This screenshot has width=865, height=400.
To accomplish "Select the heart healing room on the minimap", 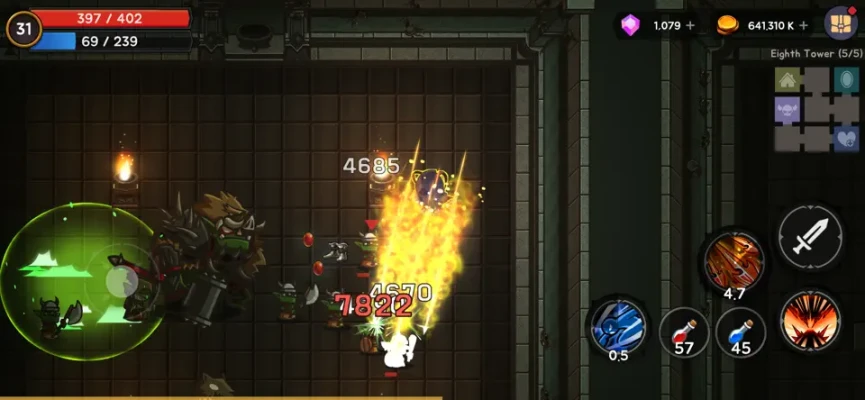I will click(845, 137).
